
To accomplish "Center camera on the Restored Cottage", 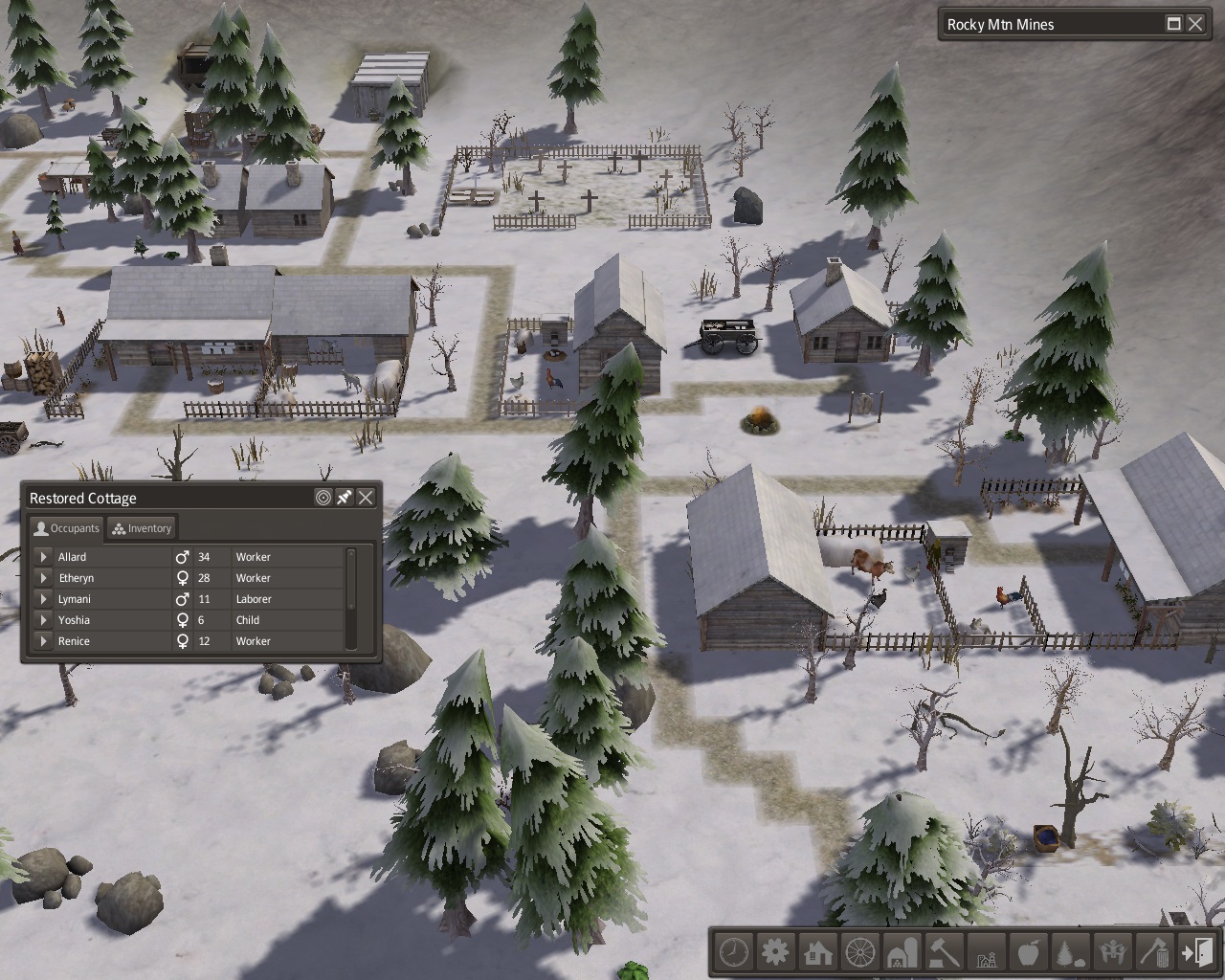I will 323,498.
